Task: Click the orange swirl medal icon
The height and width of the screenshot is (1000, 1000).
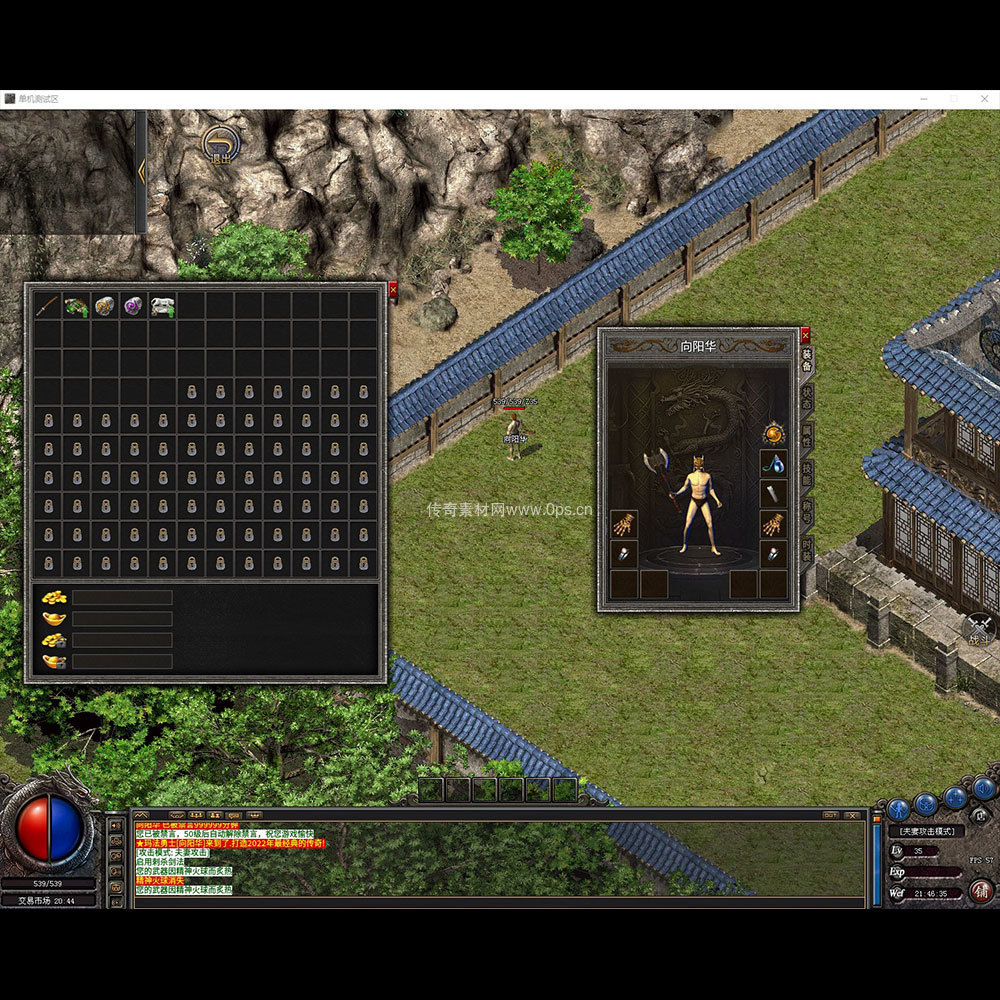Action: 773,433
